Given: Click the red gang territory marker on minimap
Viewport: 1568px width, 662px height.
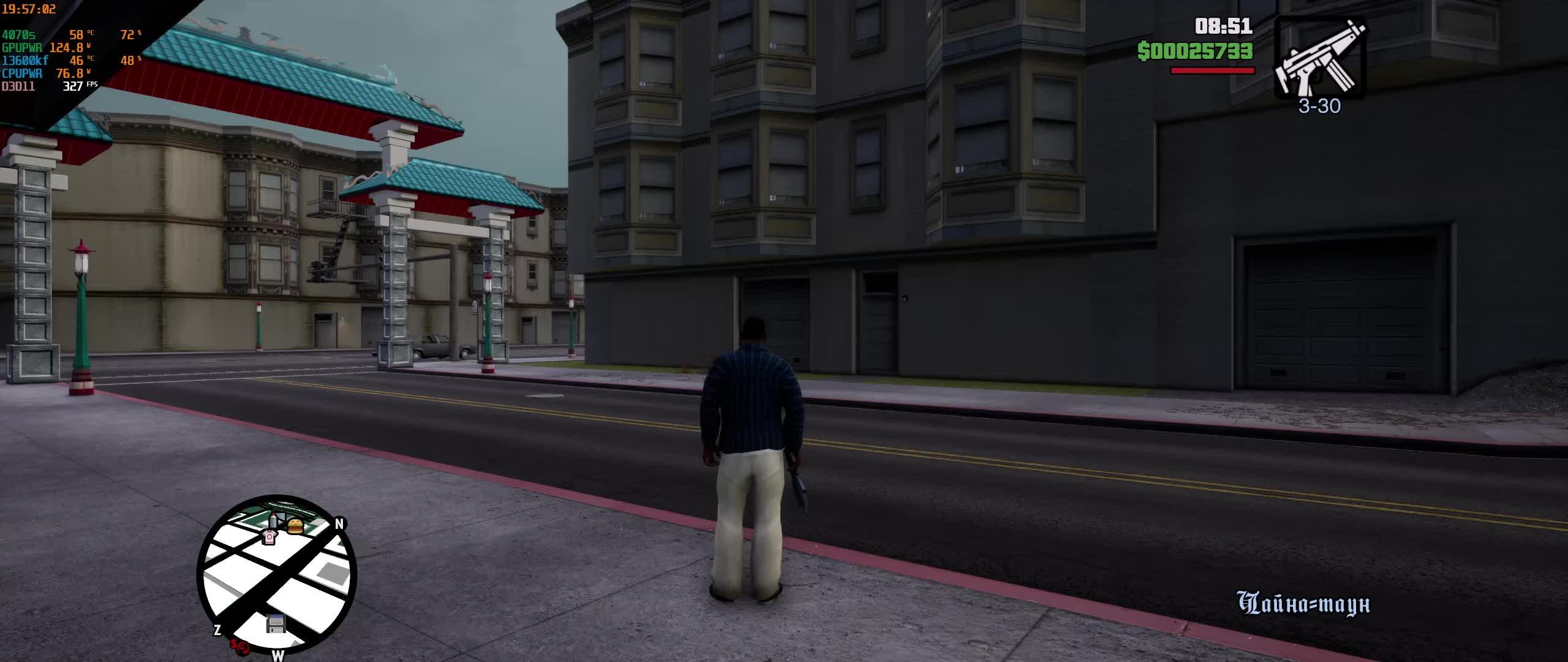Looking at the screenshot, I should tap(240, 645).
